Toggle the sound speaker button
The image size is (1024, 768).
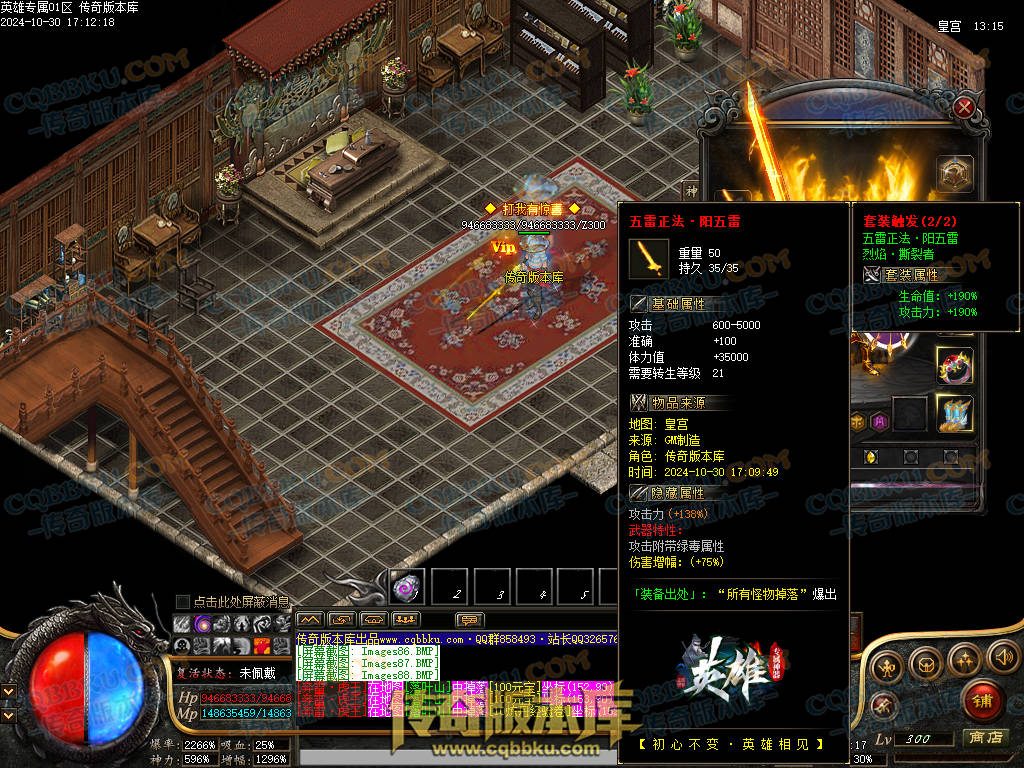click(1002, 657)
